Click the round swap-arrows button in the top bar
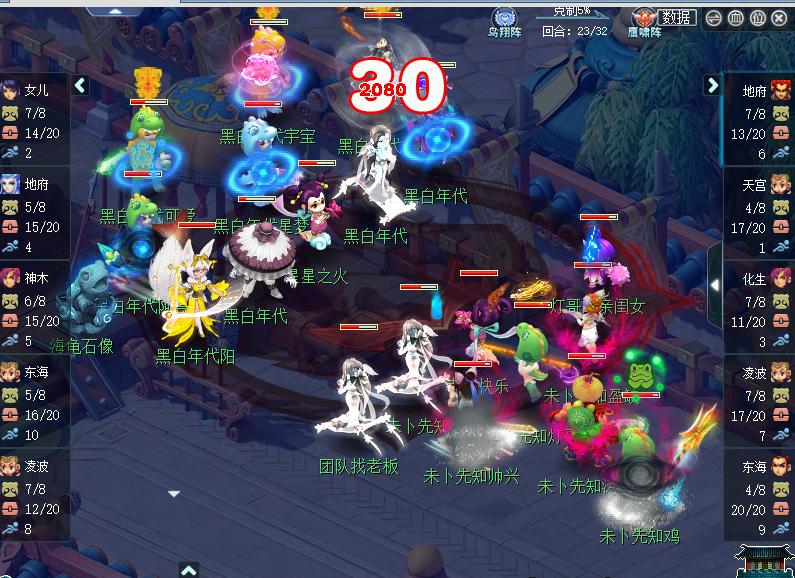 coord(714,18)
